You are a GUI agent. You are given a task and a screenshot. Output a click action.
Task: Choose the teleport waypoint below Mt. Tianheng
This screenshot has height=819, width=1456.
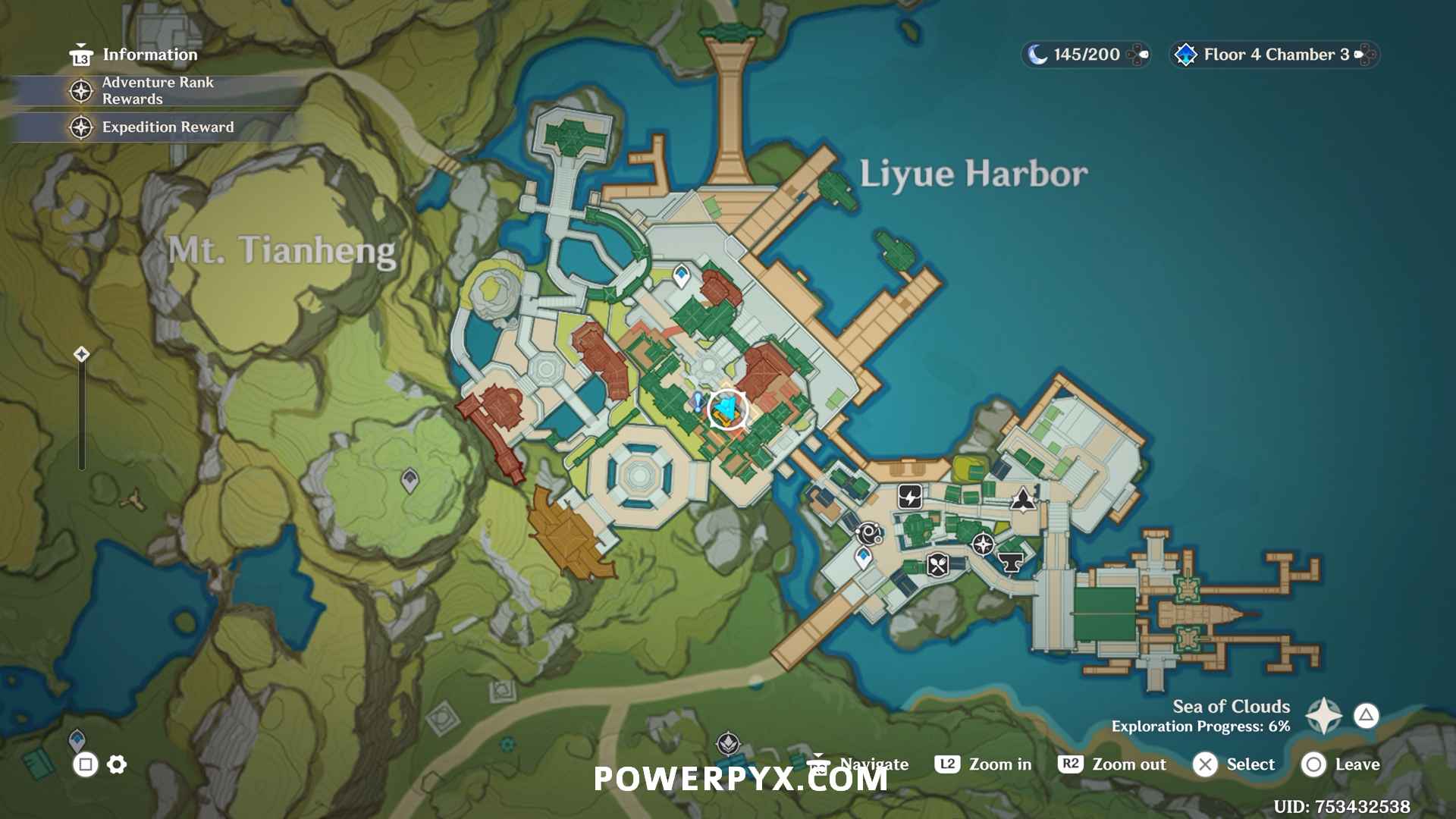409,480
